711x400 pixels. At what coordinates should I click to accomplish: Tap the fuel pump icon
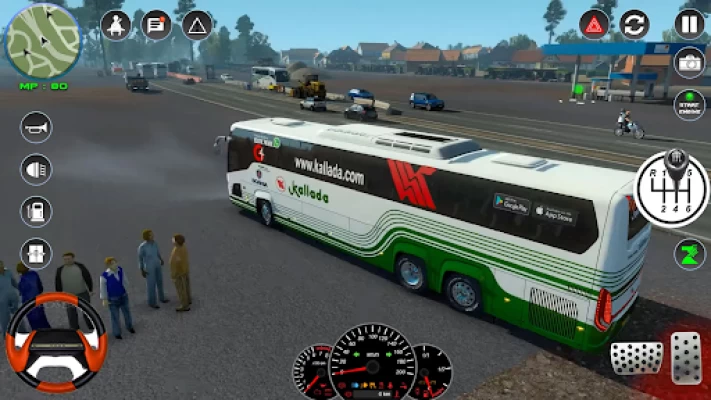coord(36,212)
